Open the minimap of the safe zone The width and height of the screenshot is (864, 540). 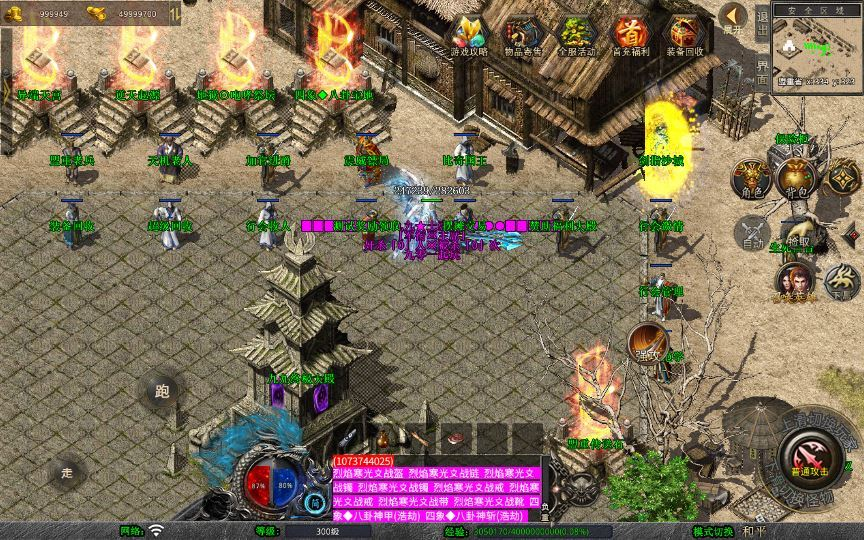[817, 48]
